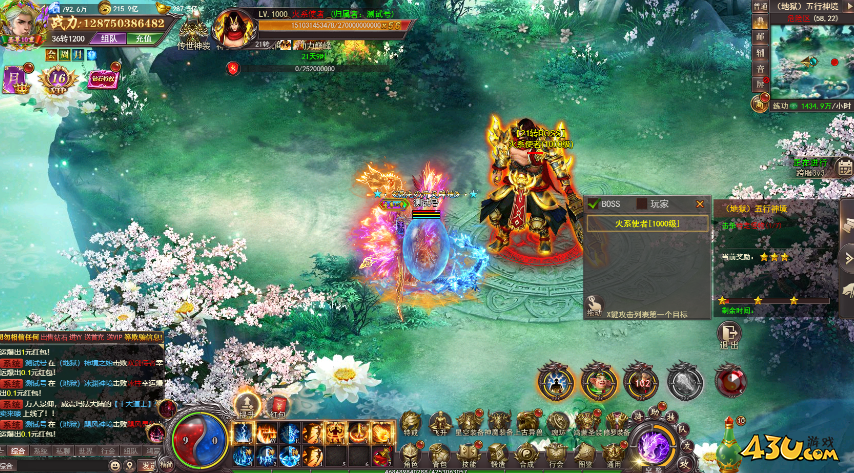Viewport: 854px width, 473px height.
Task: Click the green 充值 recharge button
Action: [x=143, y=39]
